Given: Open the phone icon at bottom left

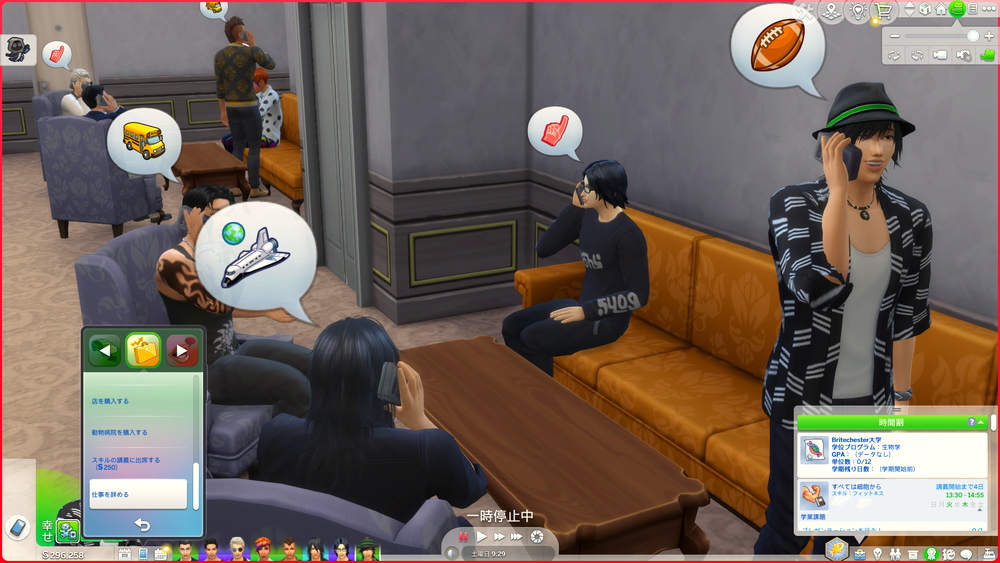Looking at the screenshot, I should point(17,527).
